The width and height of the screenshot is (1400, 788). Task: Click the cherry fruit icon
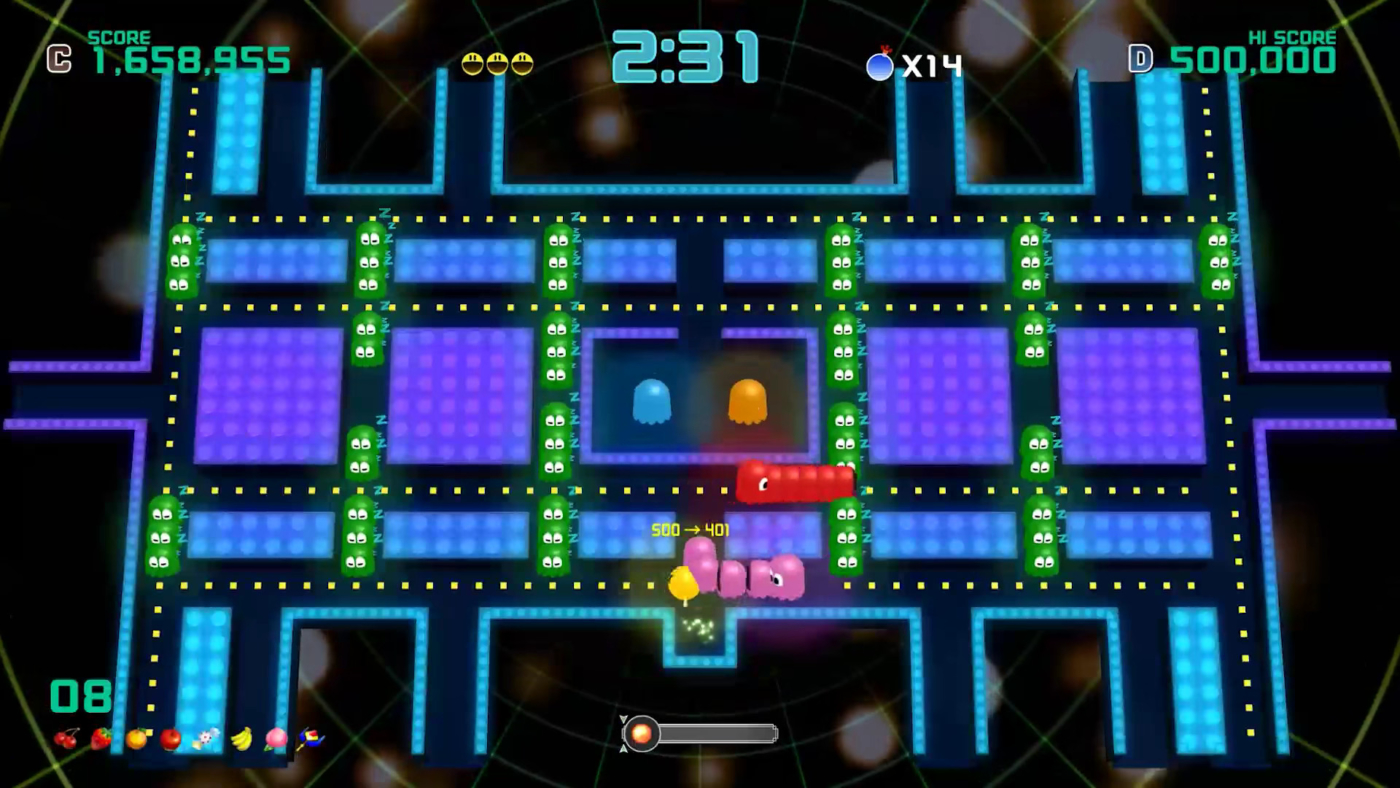(x=68, y=737)
